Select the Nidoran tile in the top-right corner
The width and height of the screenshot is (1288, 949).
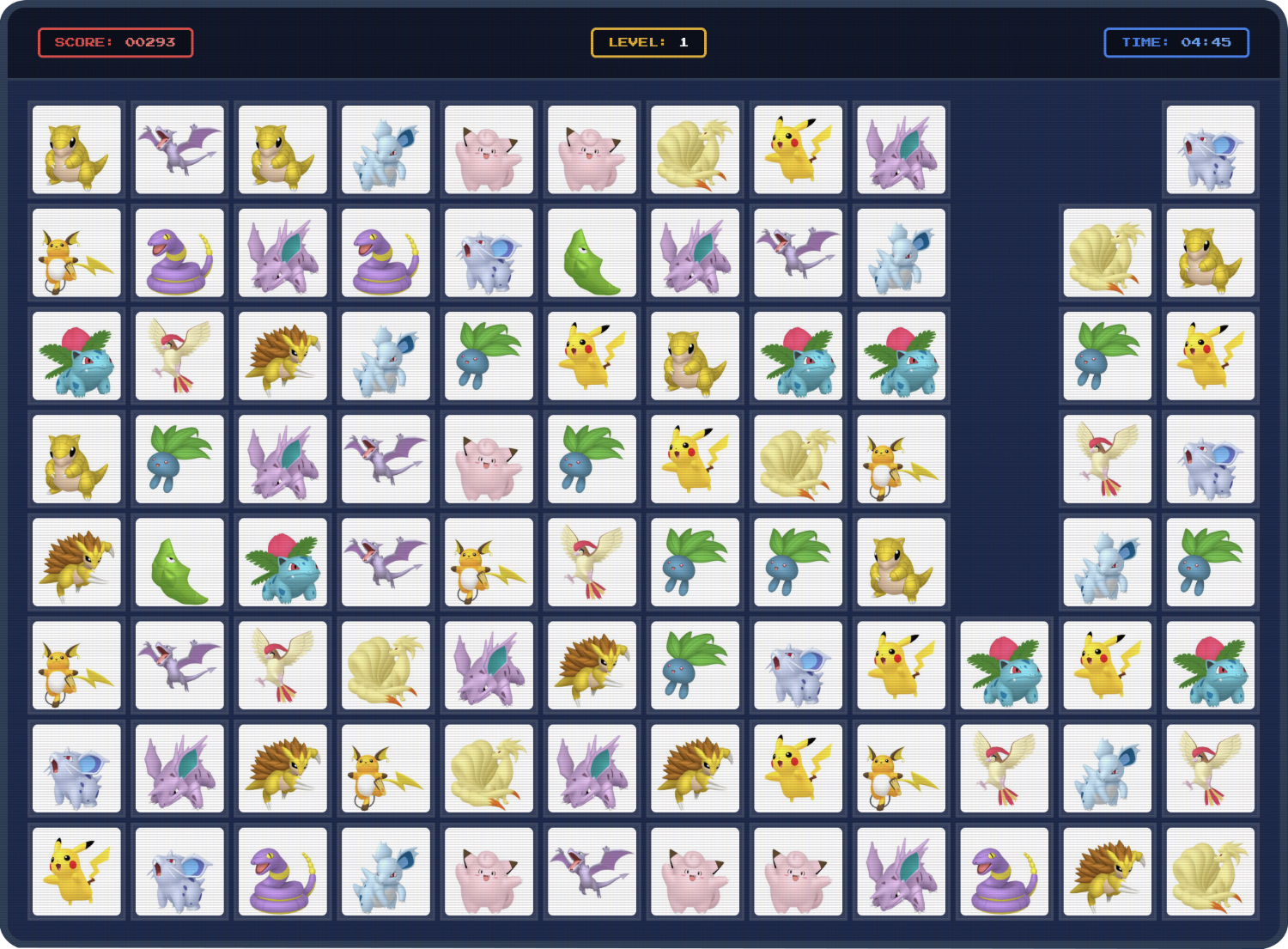1210,150
